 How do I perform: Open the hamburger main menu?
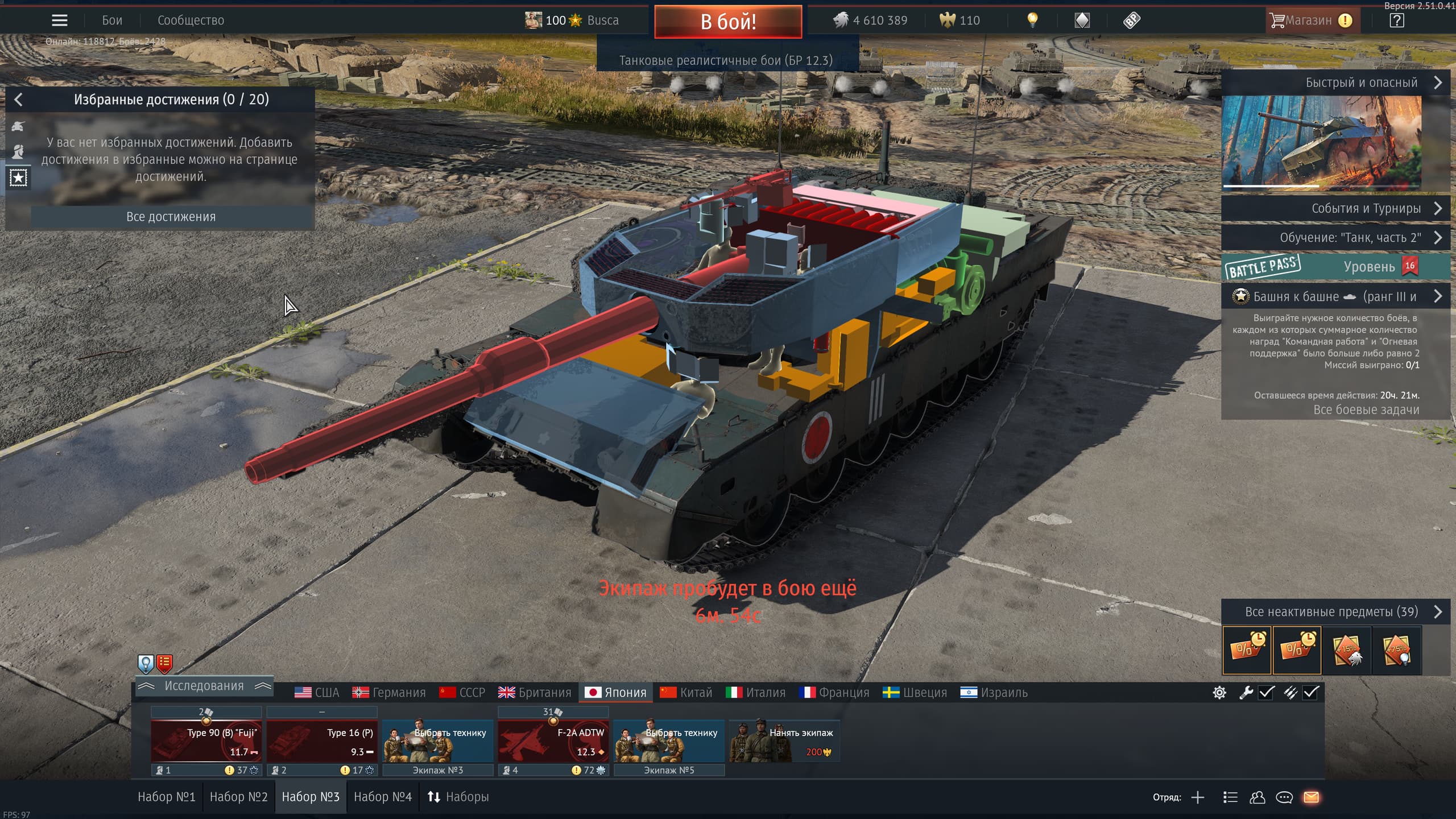tap(60, 20)
